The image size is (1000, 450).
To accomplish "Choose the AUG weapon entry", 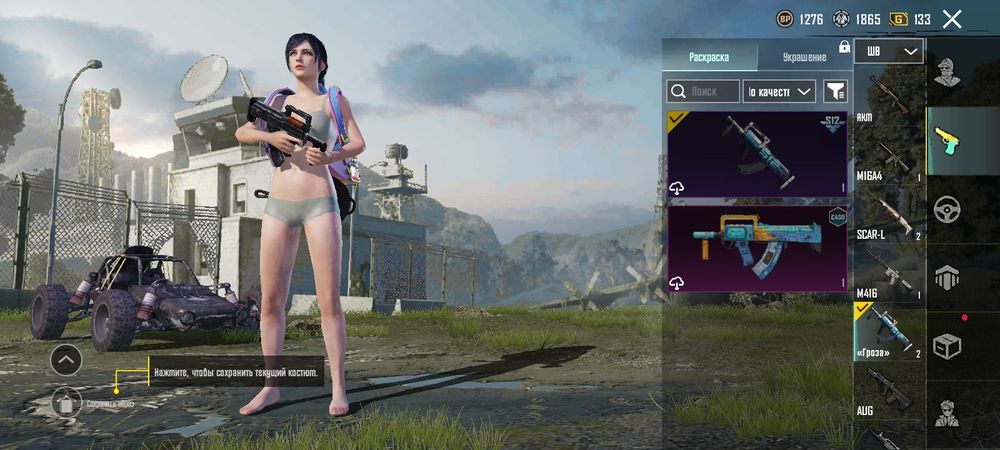I will pos(889,390).
